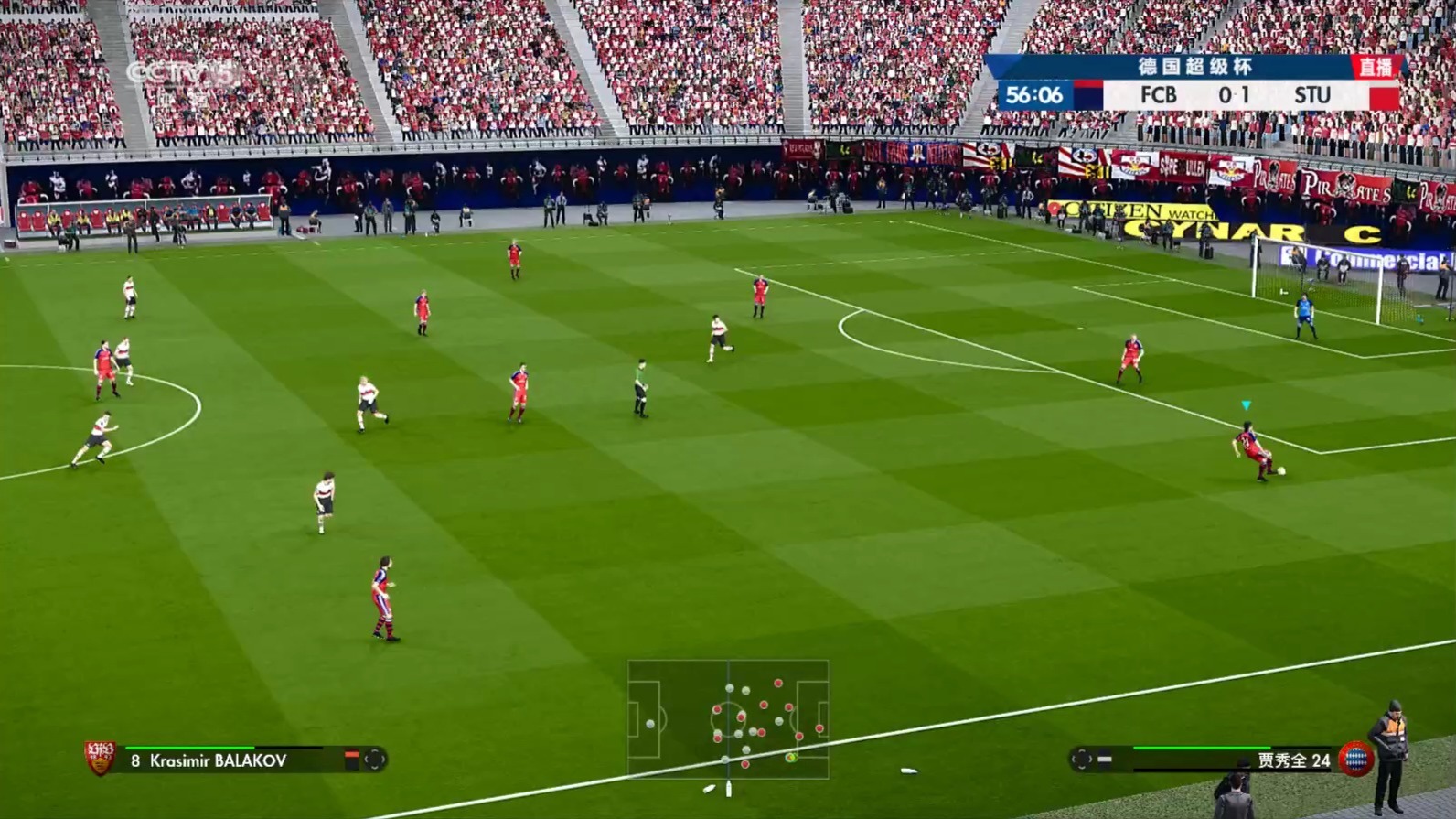Select the Krasimir BALAKOV player name panel
This screenshot has height=819, width=1456.
(218, 760)
